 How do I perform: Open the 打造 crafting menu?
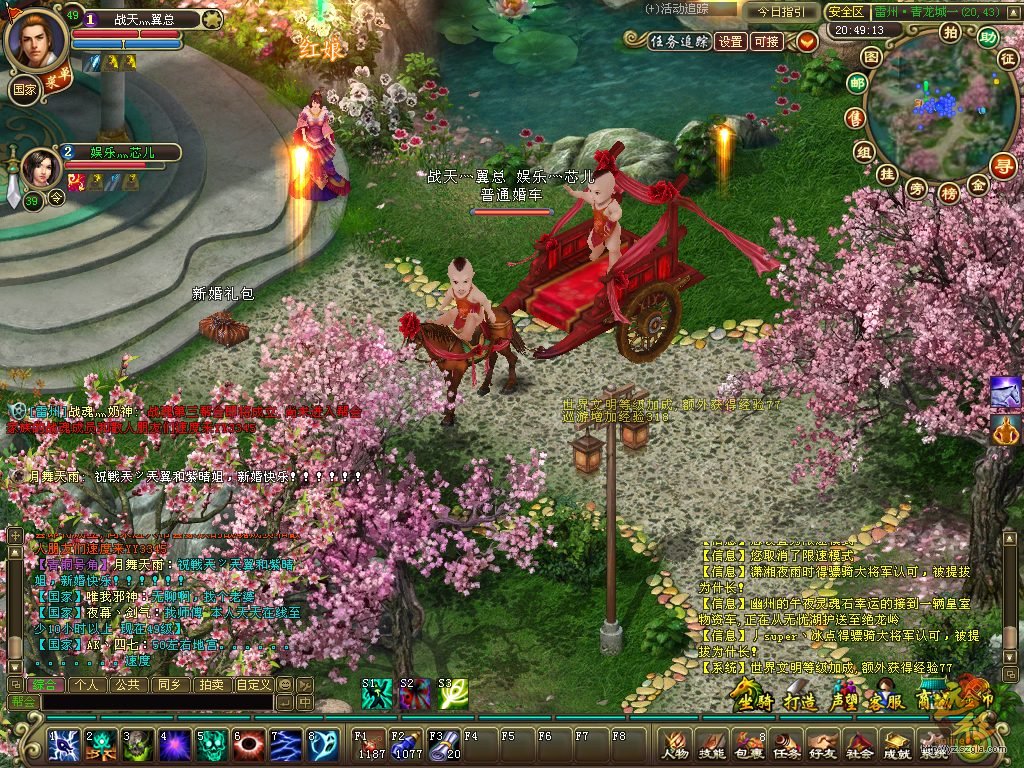pos(801,699)
